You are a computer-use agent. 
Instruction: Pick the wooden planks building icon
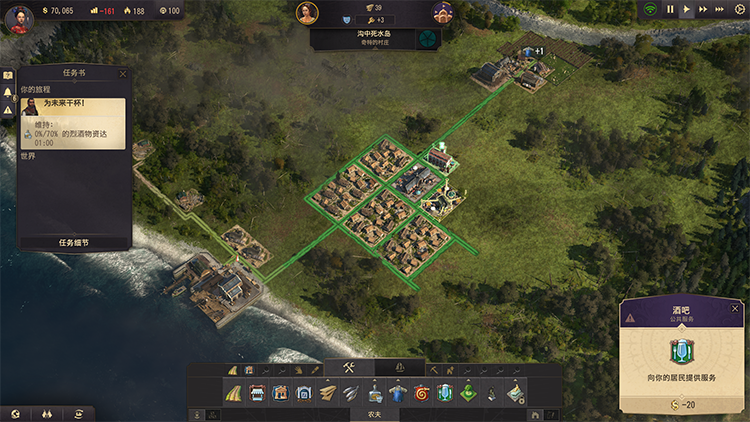pyautogui.click(x=328, y=393)
